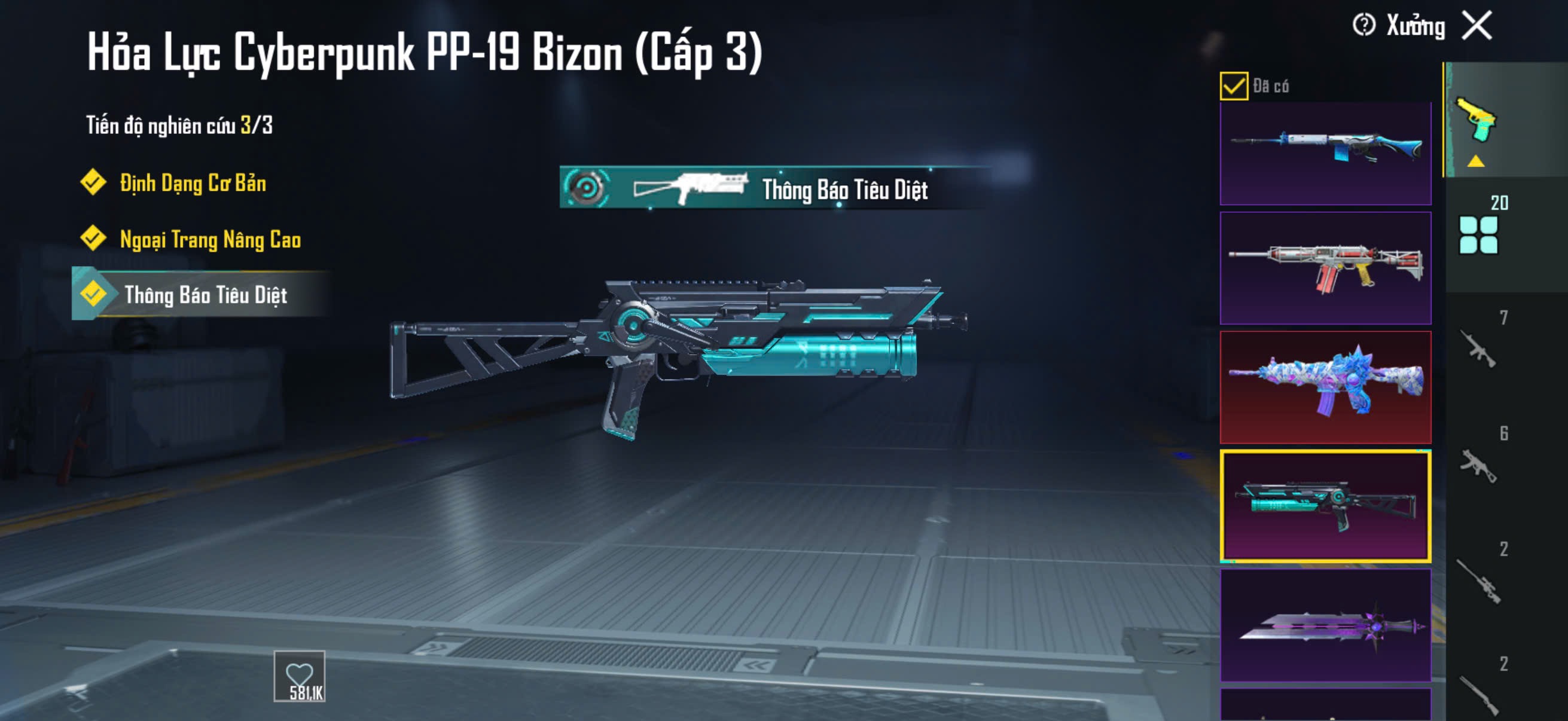Select the red and white skeletal rifle thumbnail
The image size is (1568, 721).
(x=1325, y=268)
